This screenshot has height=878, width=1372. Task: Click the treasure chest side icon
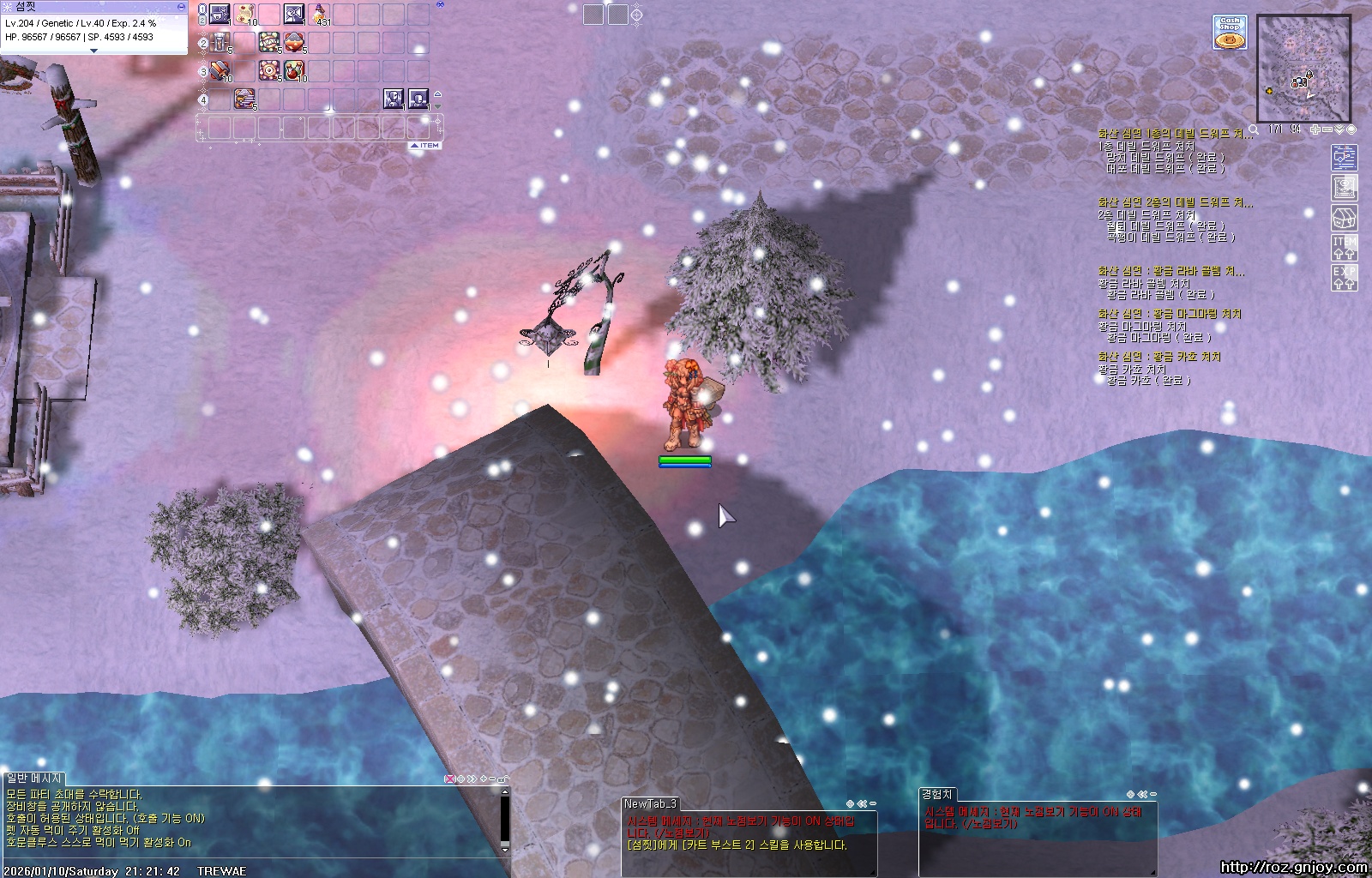(x=1344, y=218)
